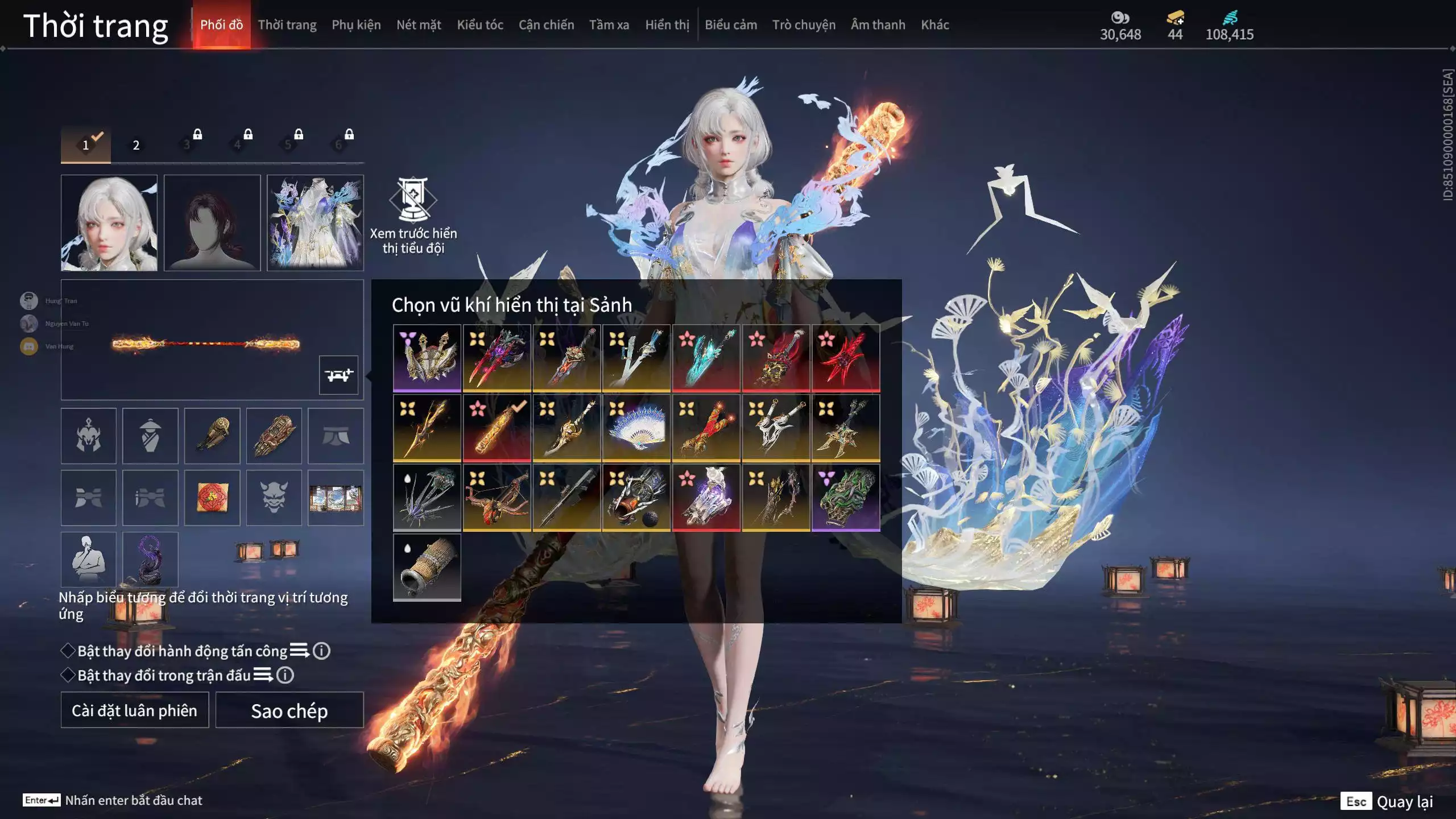Open Xem trước hiển thị tiểu đội preview
This screenshot has width=1456, height=819.
click(x=413, y=216)
